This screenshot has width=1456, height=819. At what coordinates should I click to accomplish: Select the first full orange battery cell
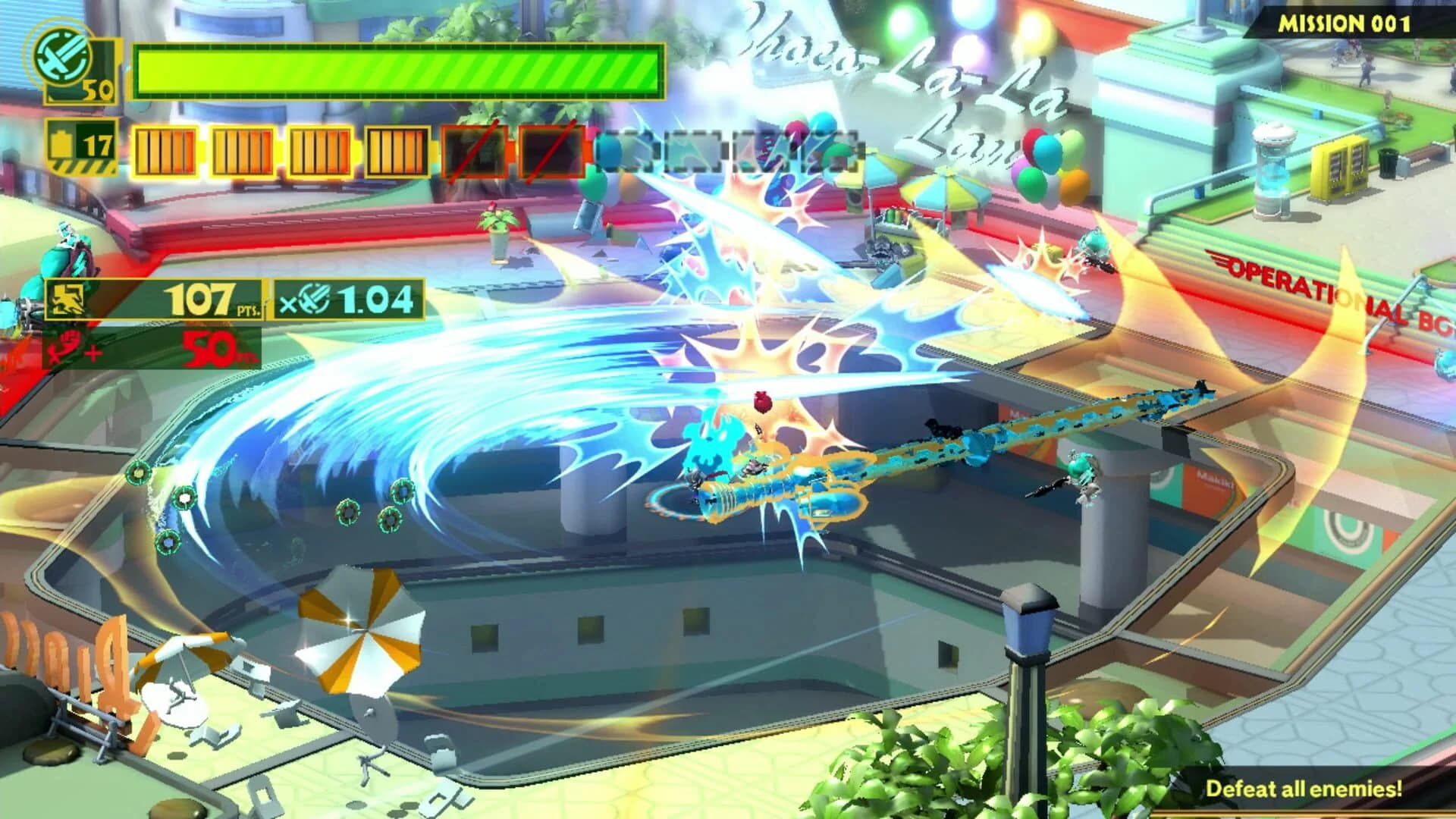pos(165,149)
